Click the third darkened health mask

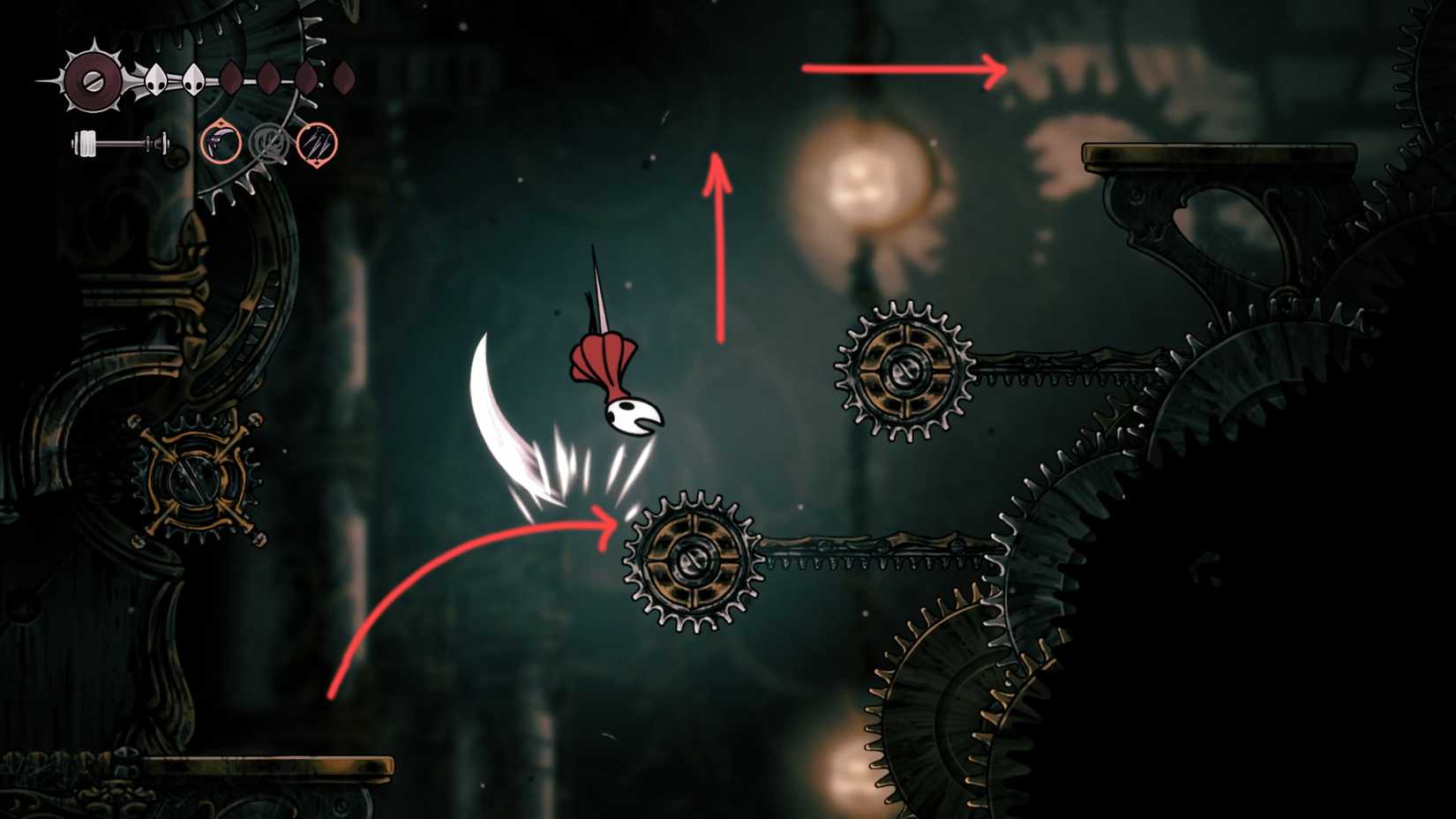tap(230, 79)
